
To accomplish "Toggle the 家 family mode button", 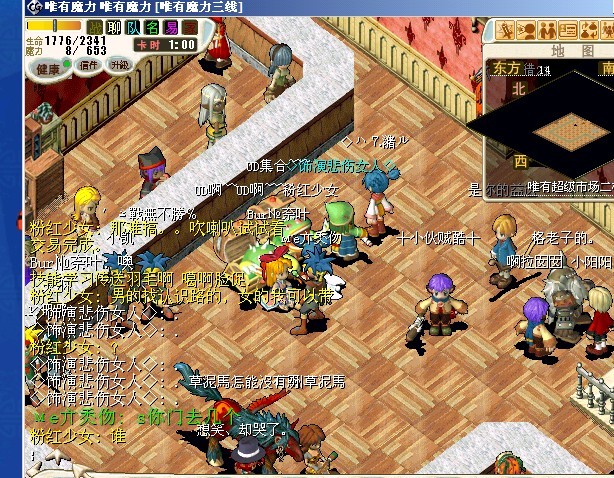I will click(x=189, y=27).
